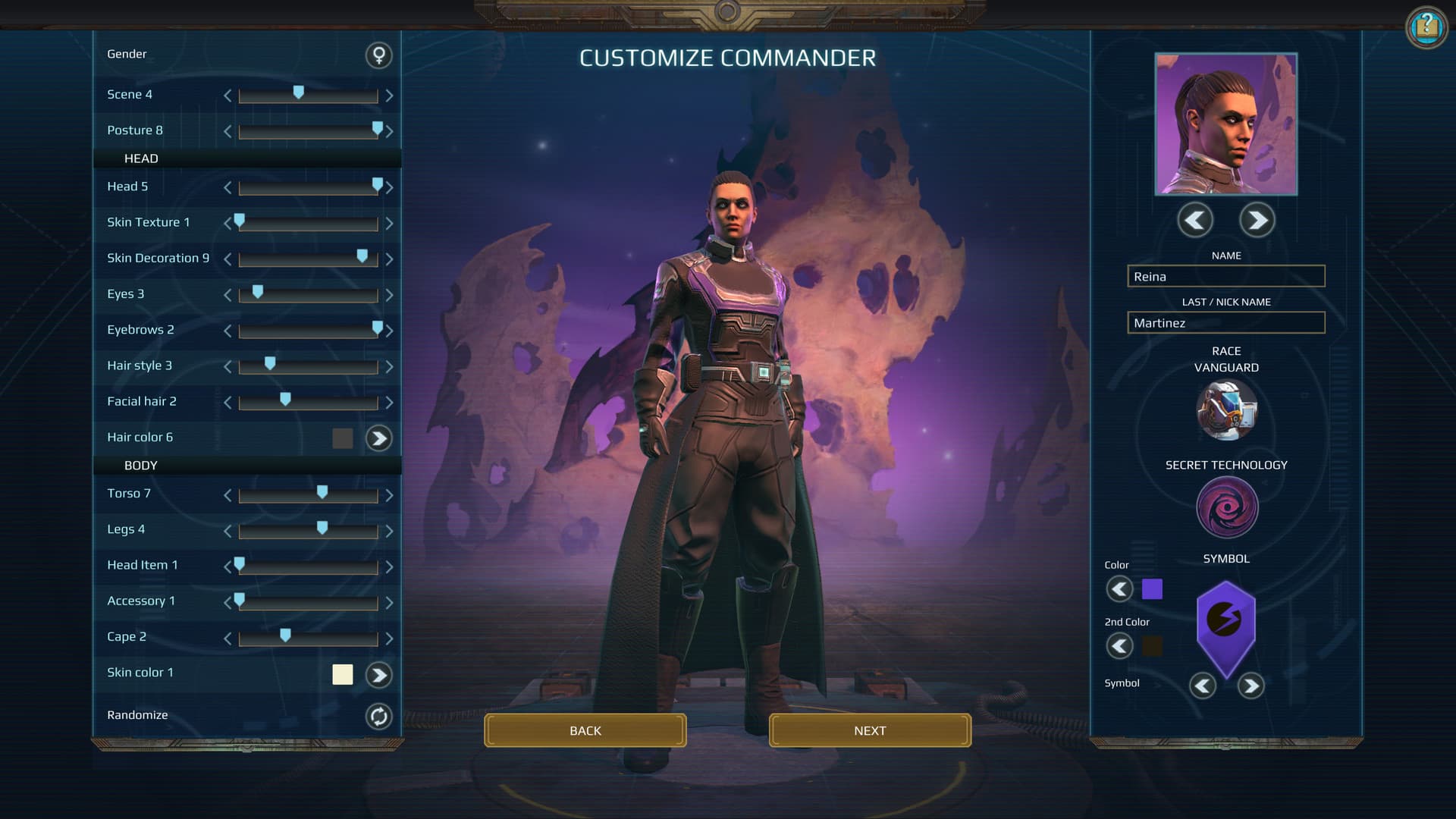The height and width of the screenshot is (819, 1456).
Task: Select the BODY section header
Action: 141,465
